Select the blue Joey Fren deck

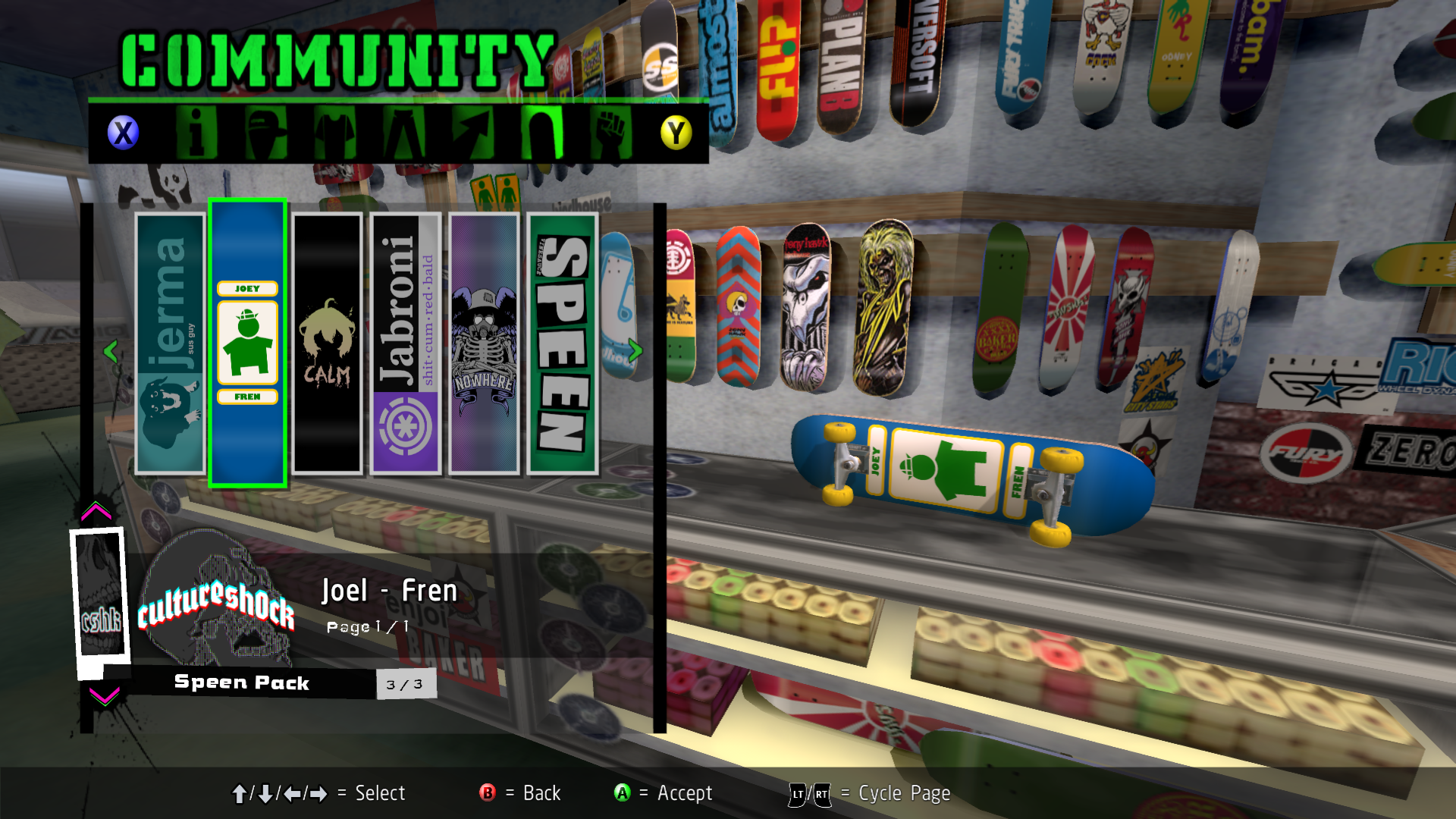click(247, 344)
